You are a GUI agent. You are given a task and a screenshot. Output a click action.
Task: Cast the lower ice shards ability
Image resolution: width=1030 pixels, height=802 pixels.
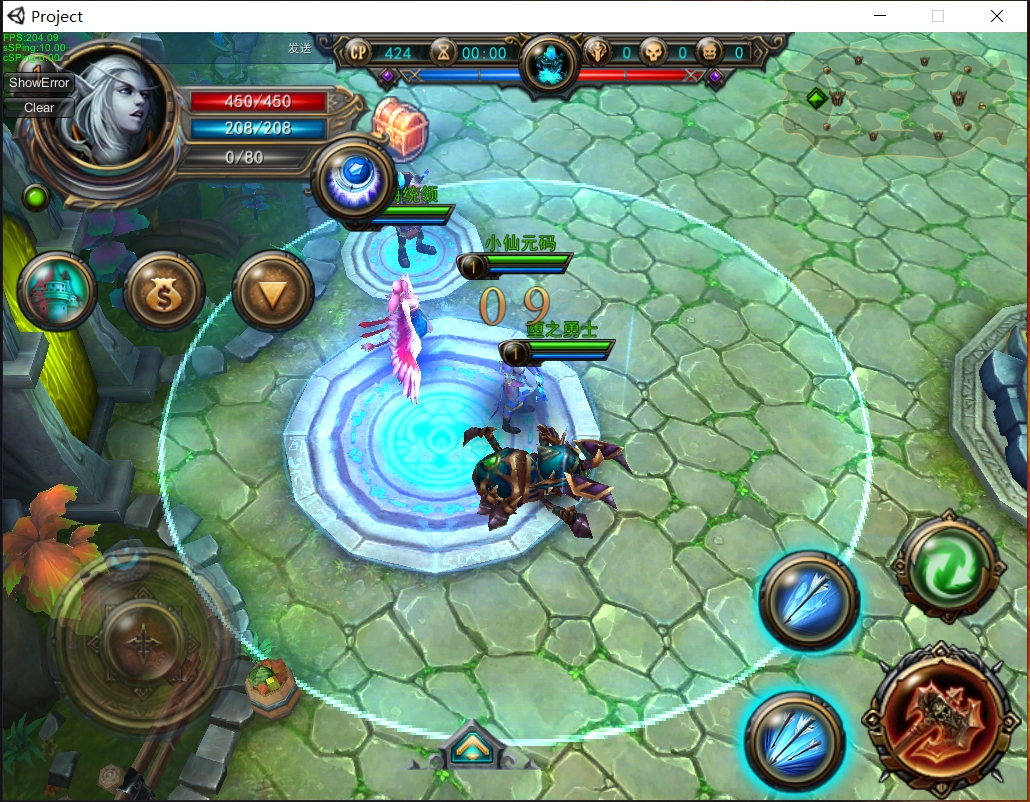[x=796, y=740]
